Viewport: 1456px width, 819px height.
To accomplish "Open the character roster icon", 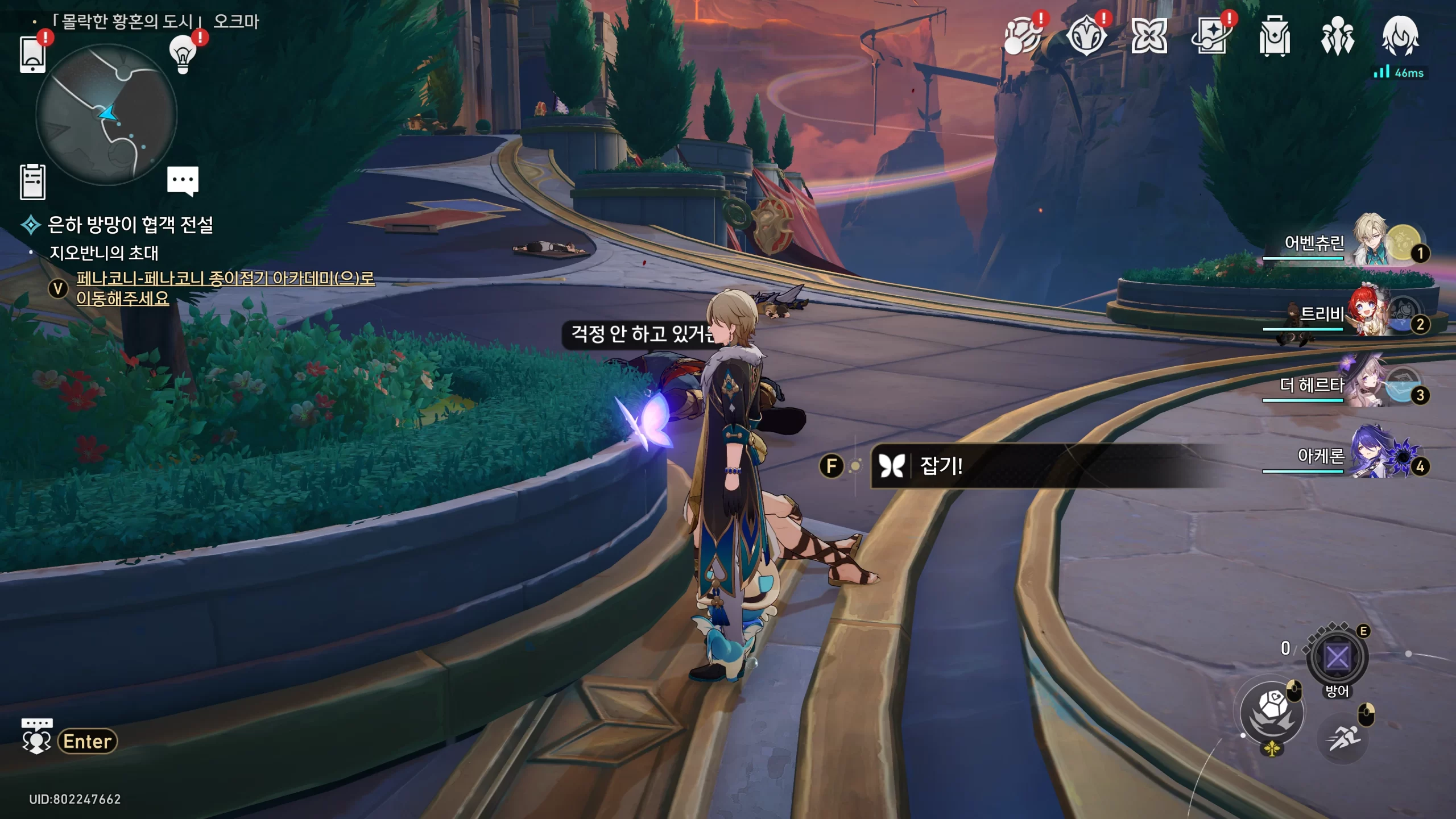I will 1337,37.
